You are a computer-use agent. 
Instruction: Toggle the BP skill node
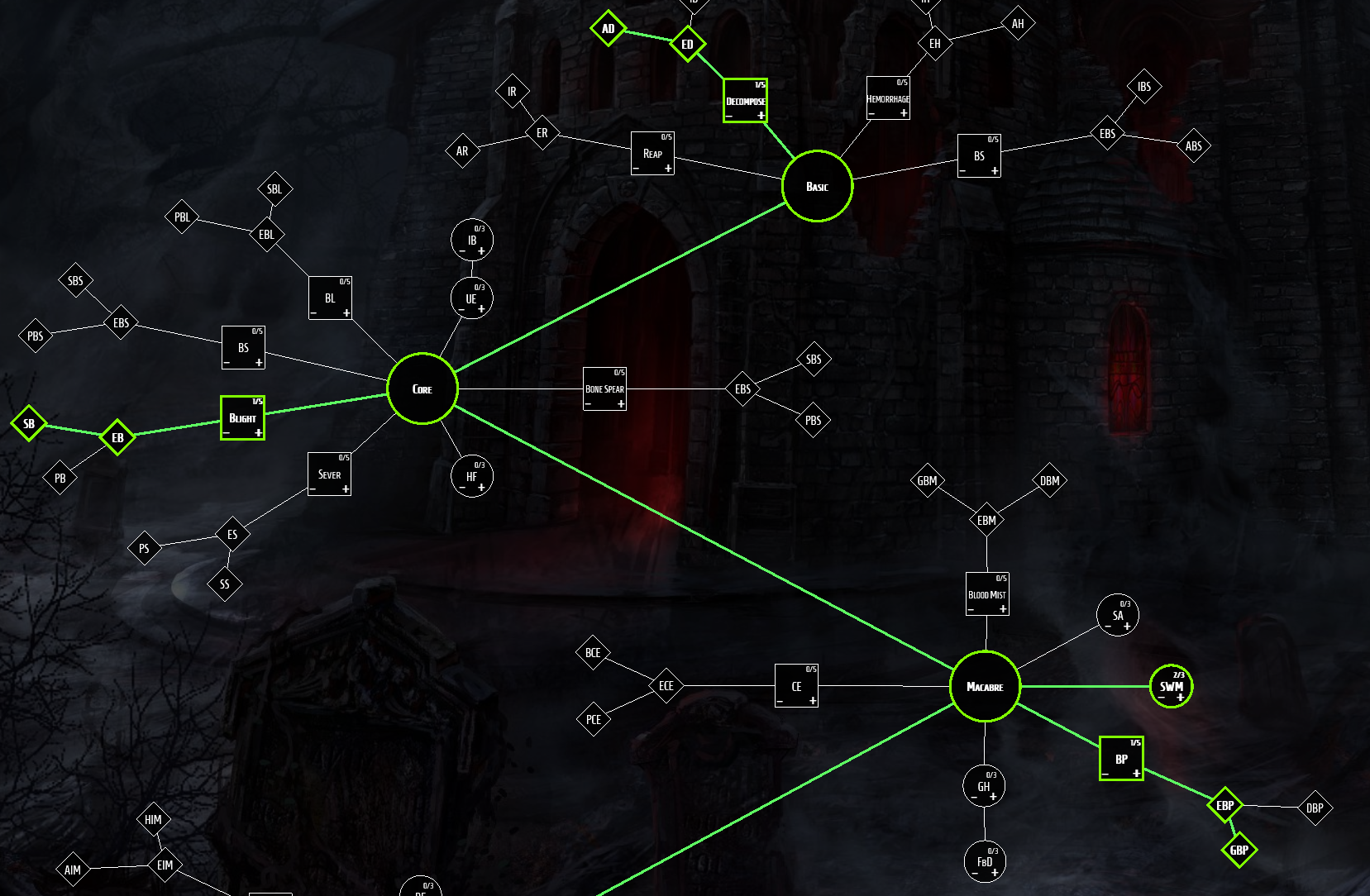[x=1121, y=755]
